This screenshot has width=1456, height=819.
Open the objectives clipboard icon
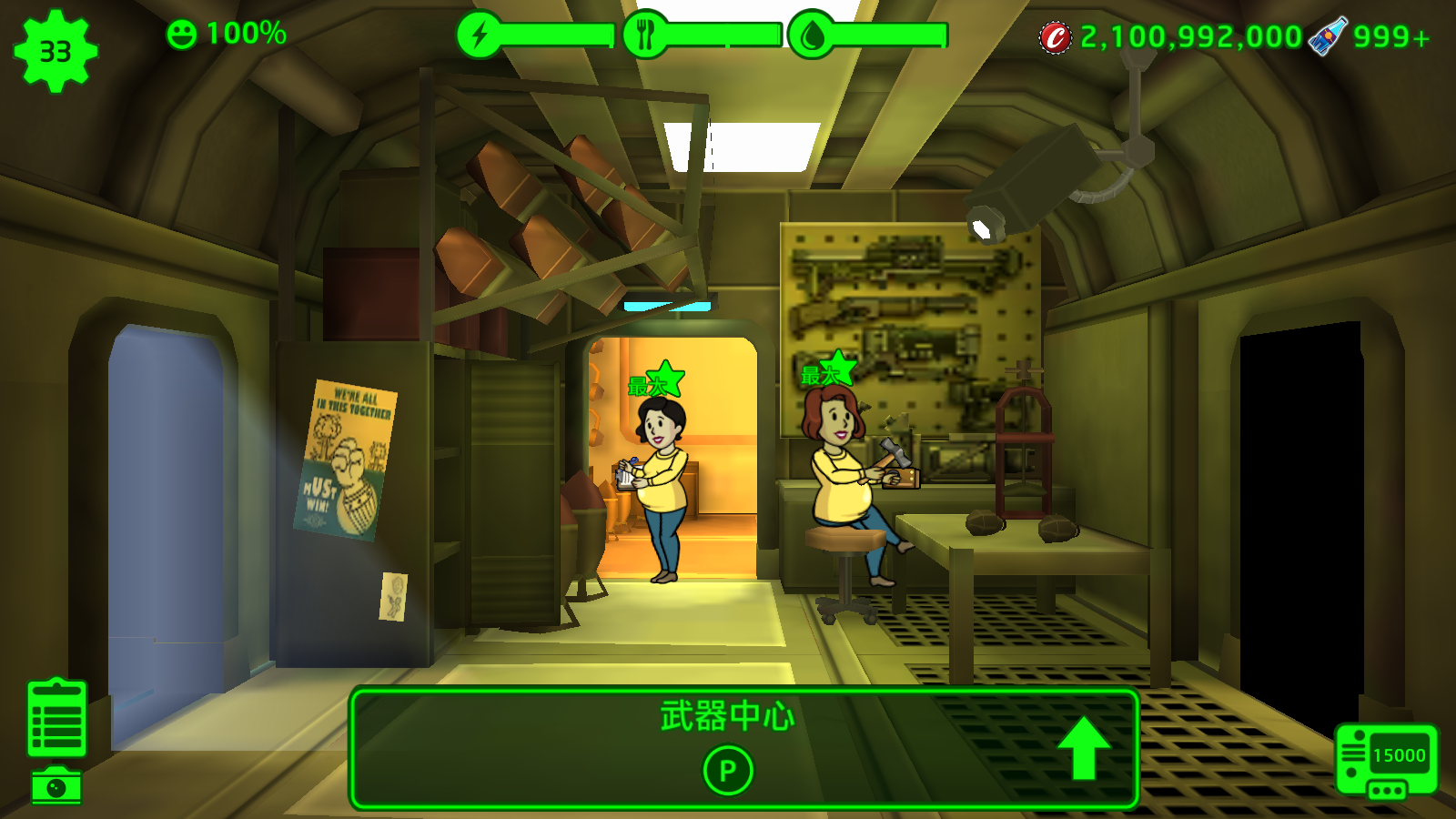tap(56, 719)
